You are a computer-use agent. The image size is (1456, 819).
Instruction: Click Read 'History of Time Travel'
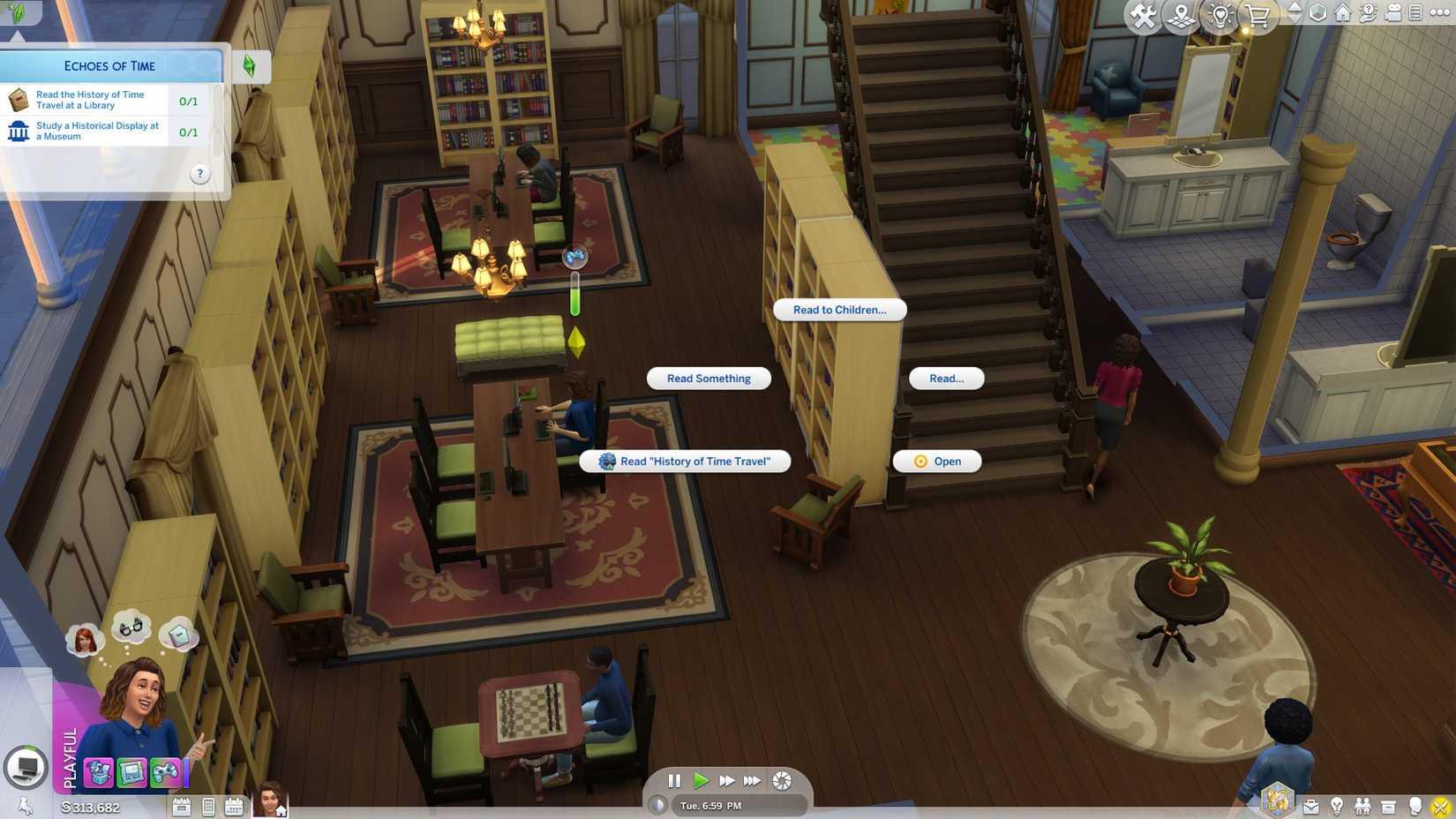(x=687, y=461)
